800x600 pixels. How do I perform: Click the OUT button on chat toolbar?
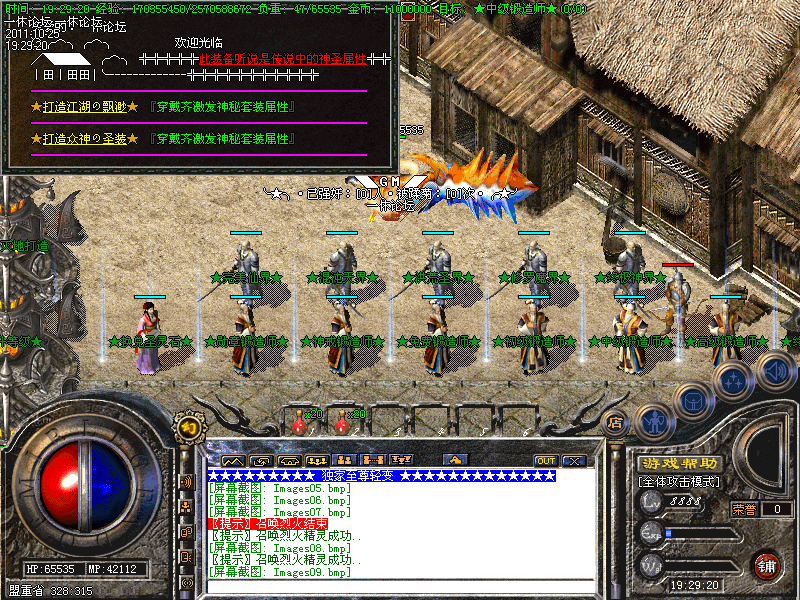(545, 461)
